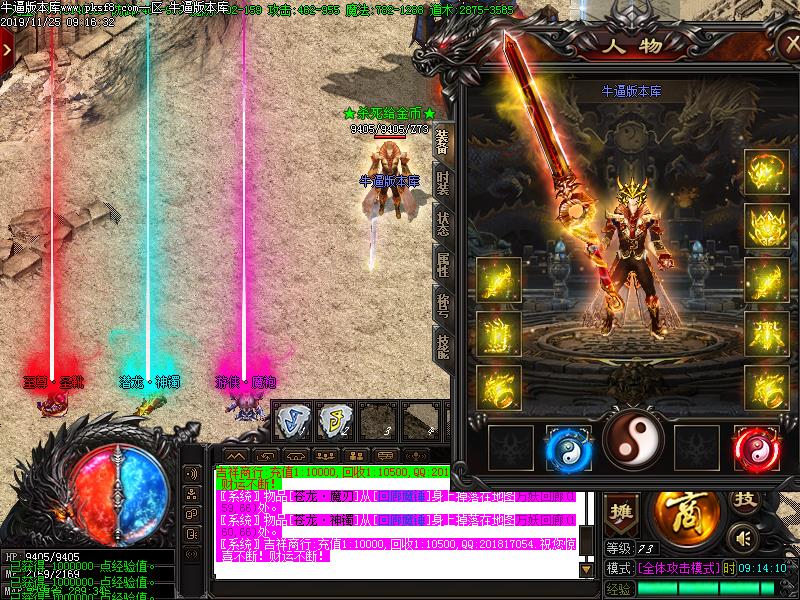Close the character panel with the X
The height and width of the screenshot is (600, 800).
click(x=790, y=46)
